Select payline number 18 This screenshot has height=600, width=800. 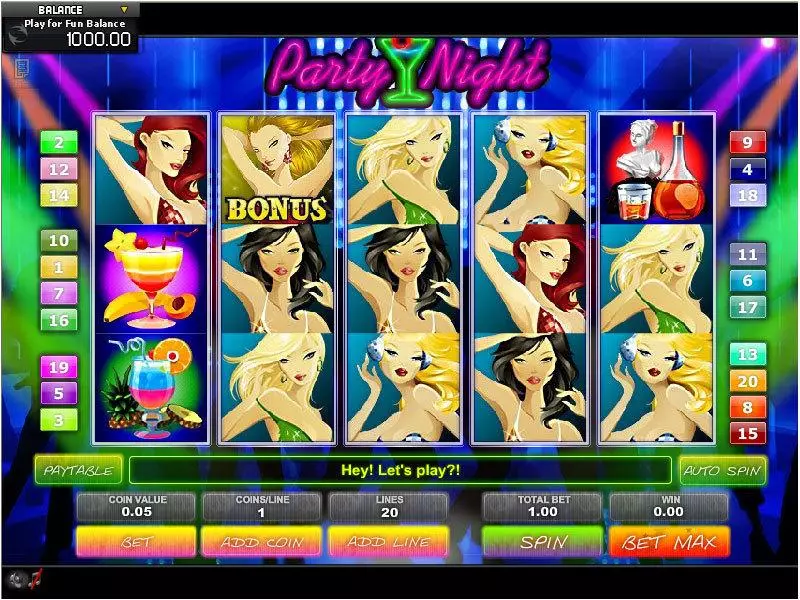(x=747, y=196)
